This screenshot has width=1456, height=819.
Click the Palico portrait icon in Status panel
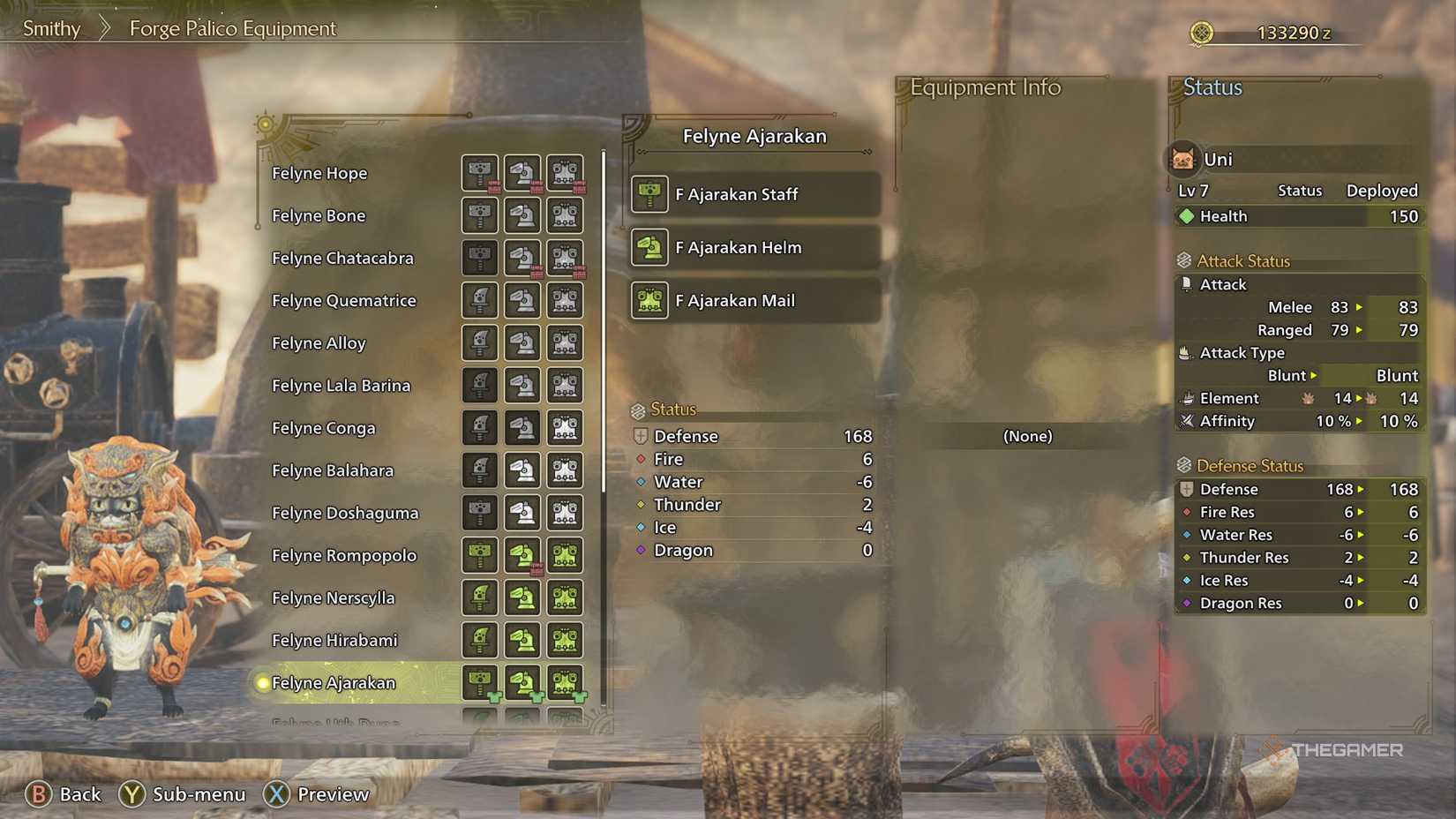[x=1182, y=159]
